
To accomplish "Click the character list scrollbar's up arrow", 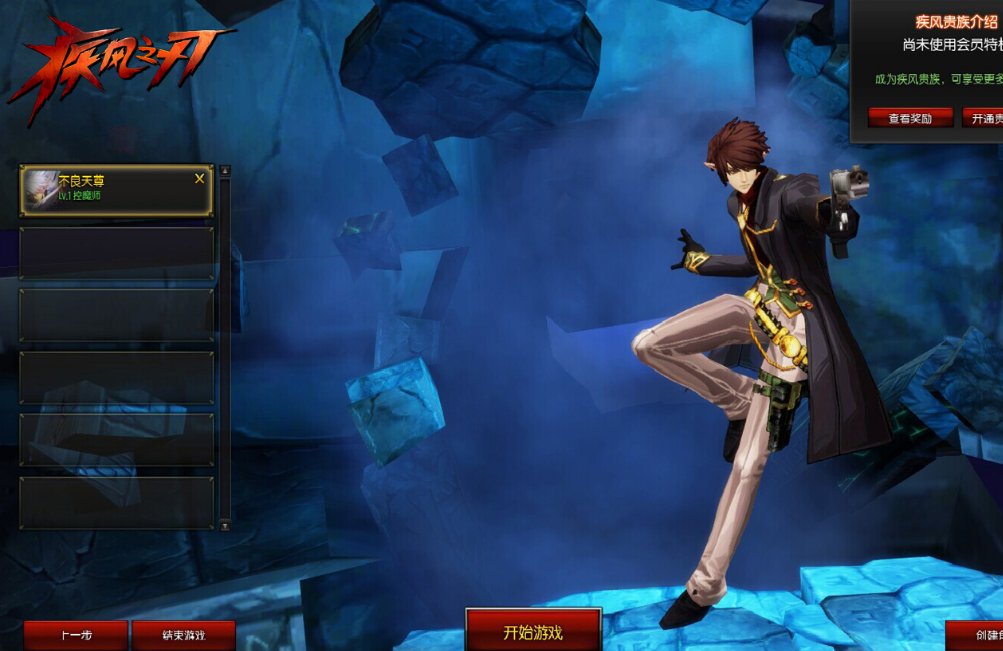I will coord(225,171).
